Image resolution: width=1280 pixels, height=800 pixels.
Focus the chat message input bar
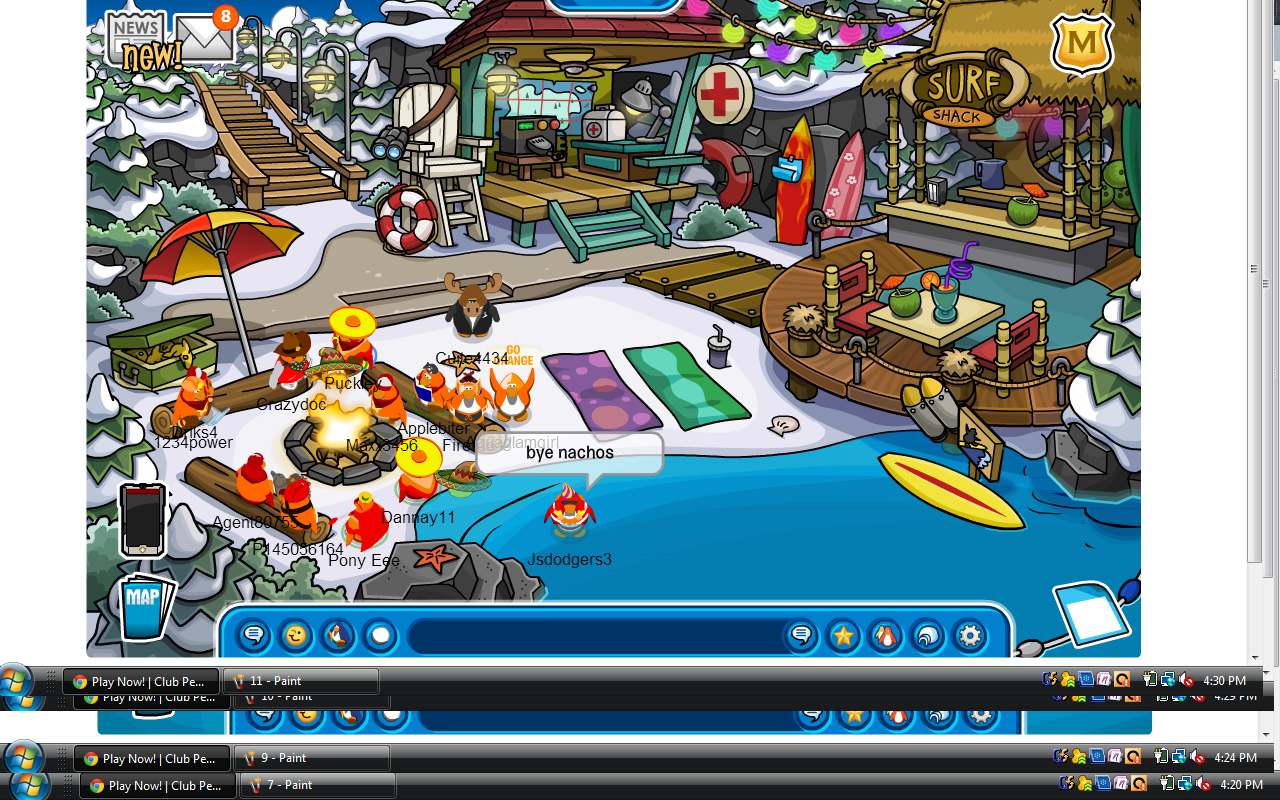tap(595, 636)
